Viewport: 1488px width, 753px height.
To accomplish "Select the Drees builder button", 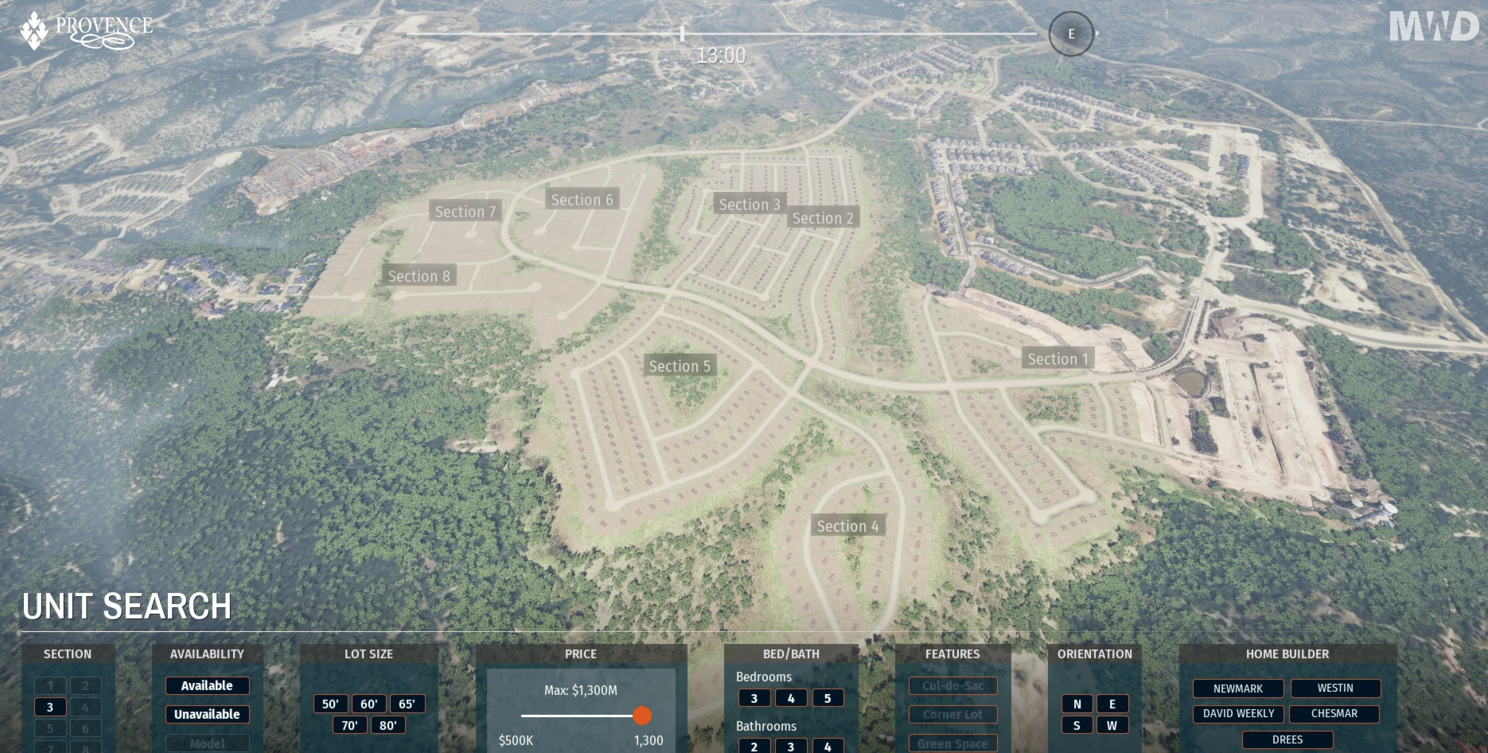I will coord(1287,740).
